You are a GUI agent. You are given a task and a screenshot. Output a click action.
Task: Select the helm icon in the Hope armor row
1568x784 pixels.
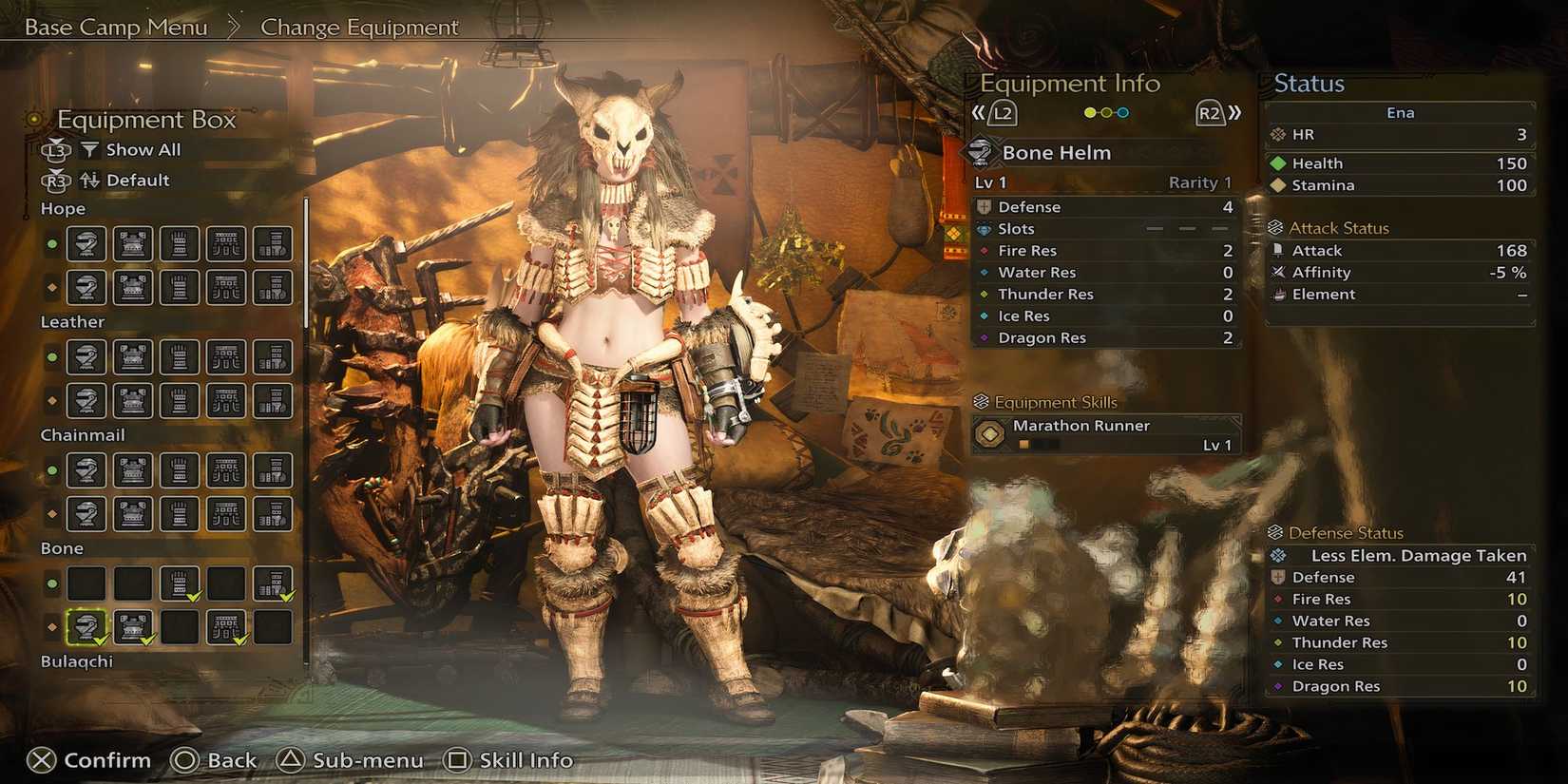[x=86, y=244]
